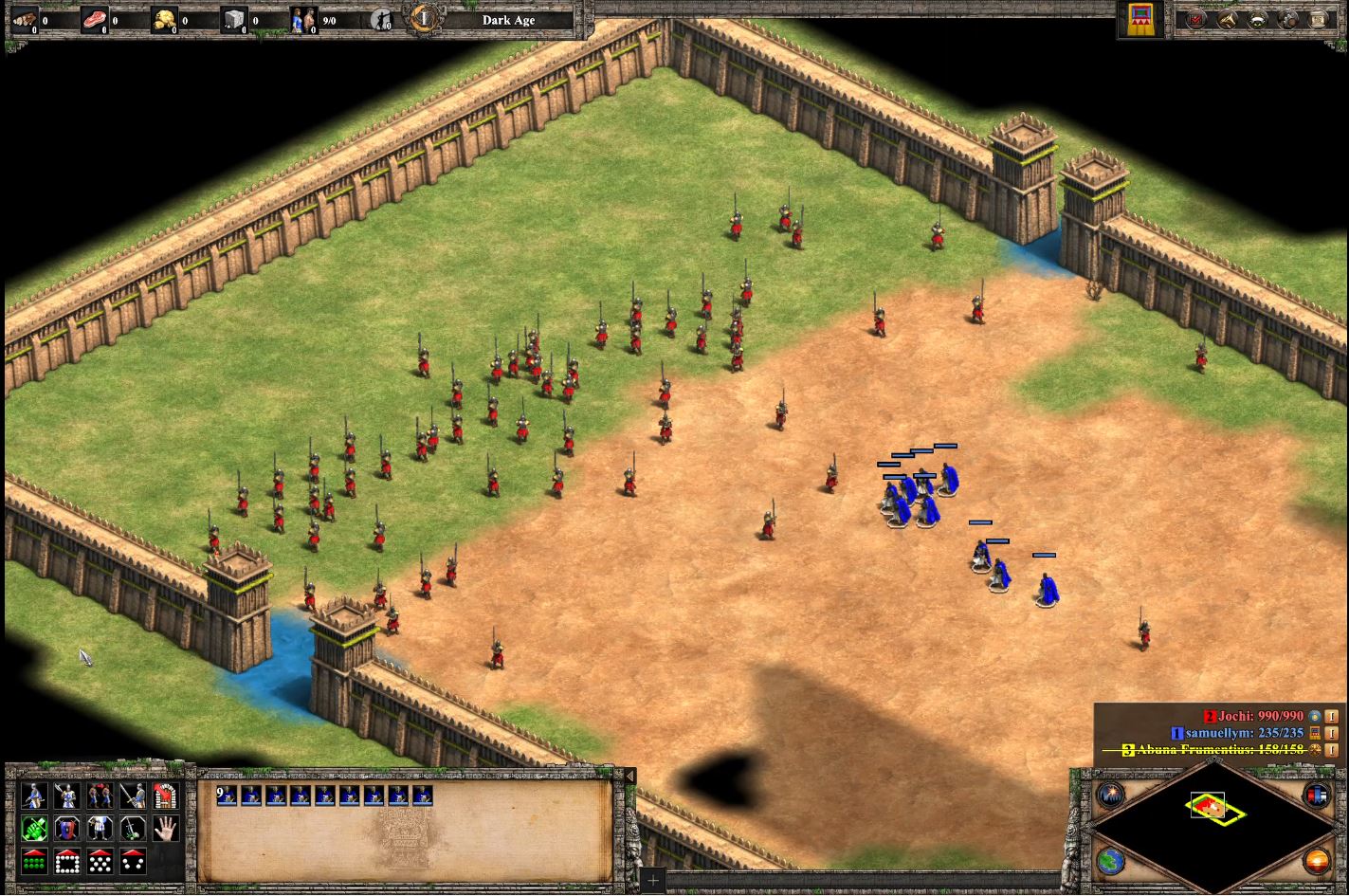
Task: Expand Jochi's detailed player stats
Action: (1332, 717)
